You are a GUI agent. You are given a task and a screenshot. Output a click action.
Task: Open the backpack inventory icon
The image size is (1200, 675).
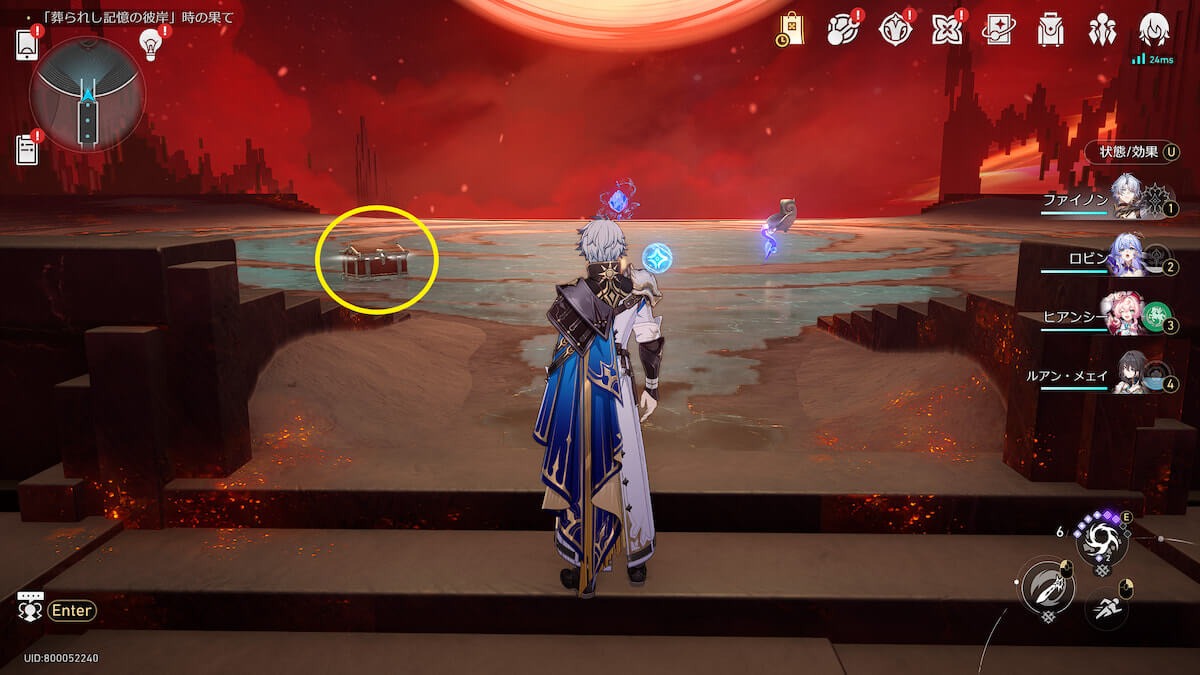[1050, 30]
